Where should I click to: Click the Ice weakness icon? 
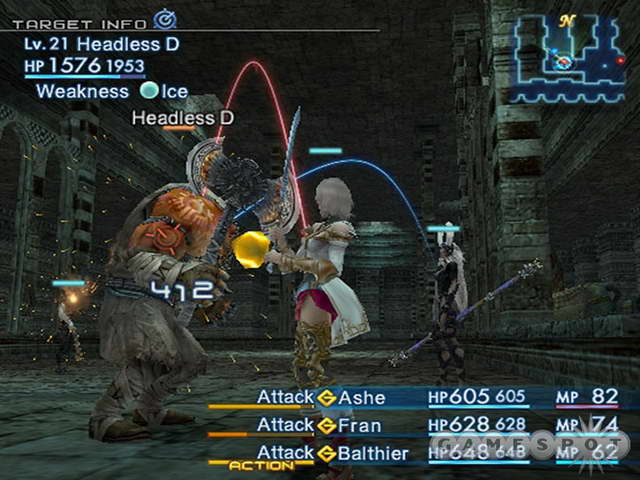click(149, 91)
